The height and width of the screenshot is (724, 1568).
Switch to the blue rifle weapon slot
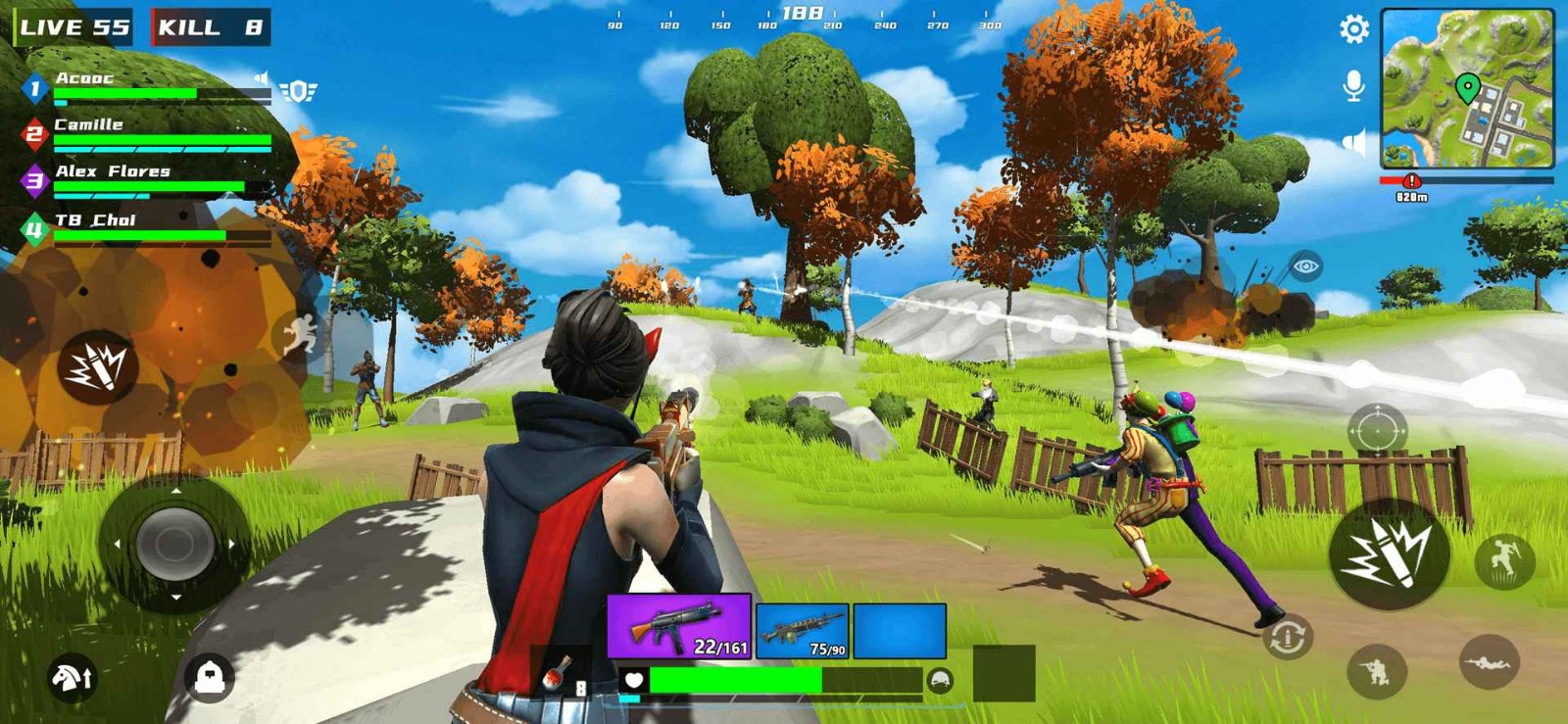pos(802,632)
